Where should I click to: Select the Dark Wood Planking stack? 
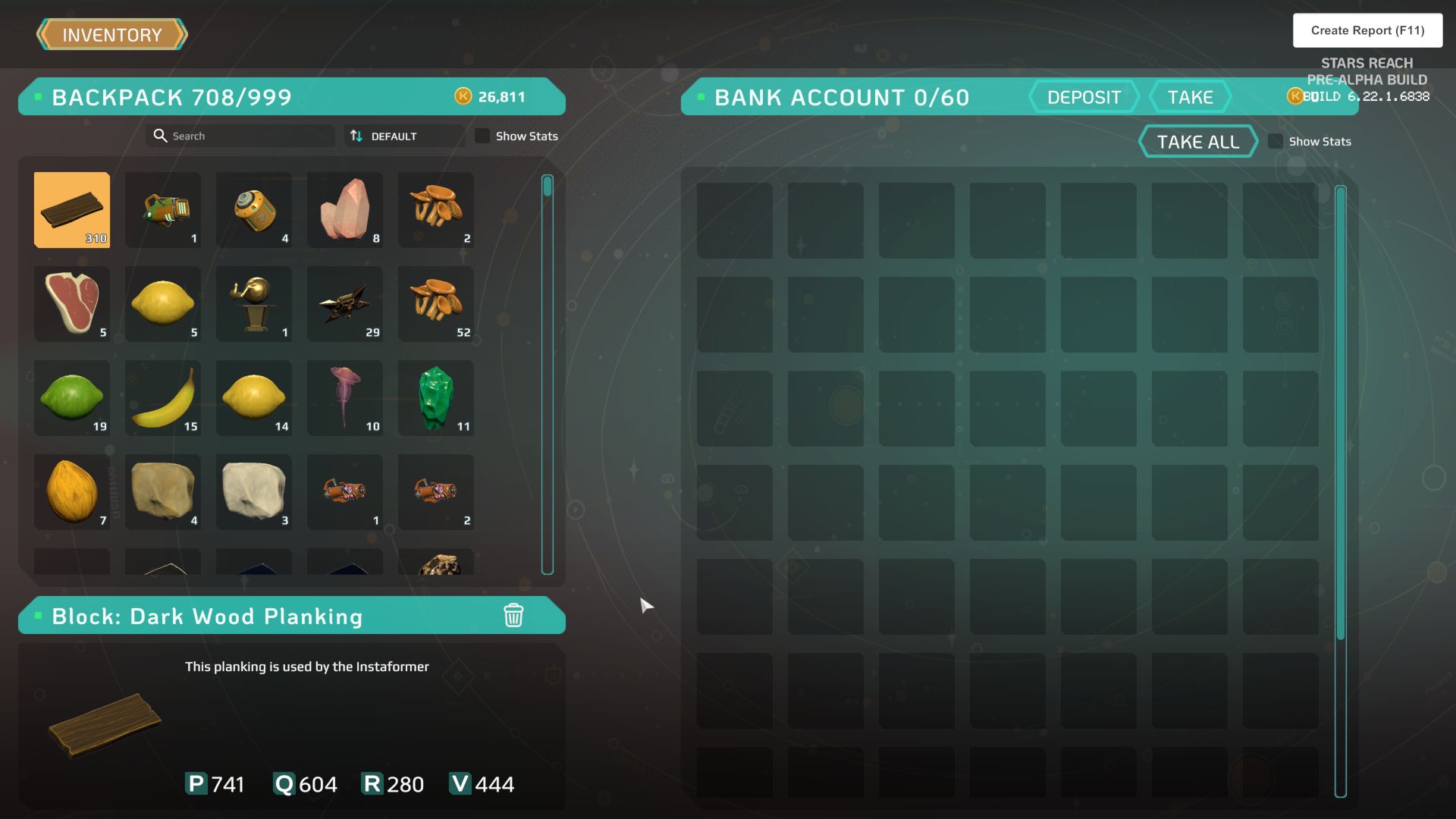pyautogui.click(x=71, y=210)
